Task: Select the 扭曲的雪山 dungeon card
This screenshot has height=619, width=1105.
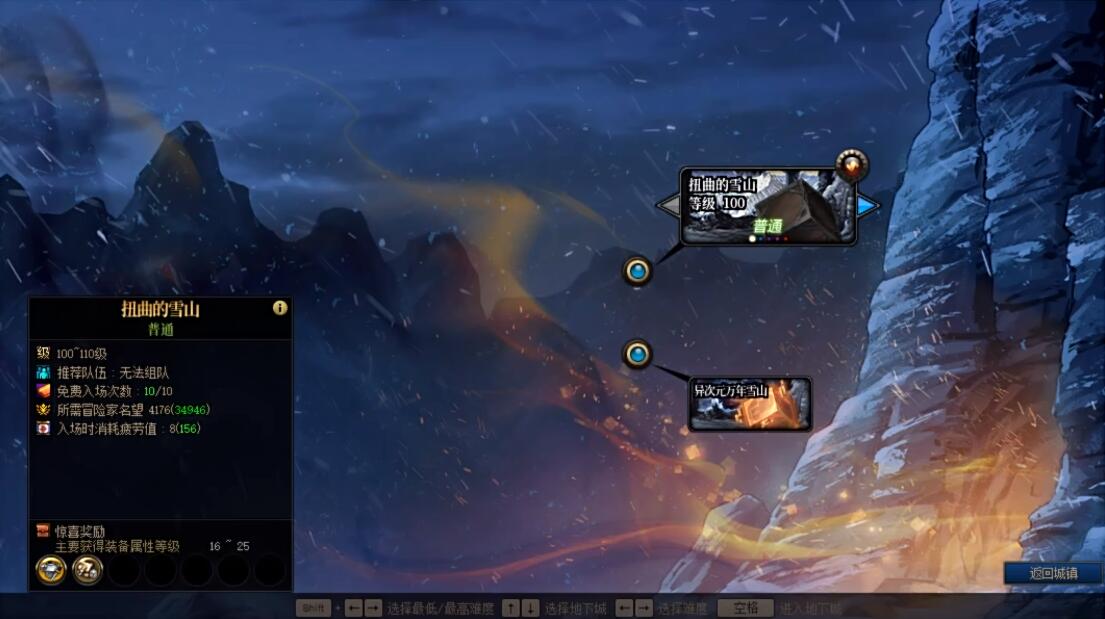Action: coord(767,207)
